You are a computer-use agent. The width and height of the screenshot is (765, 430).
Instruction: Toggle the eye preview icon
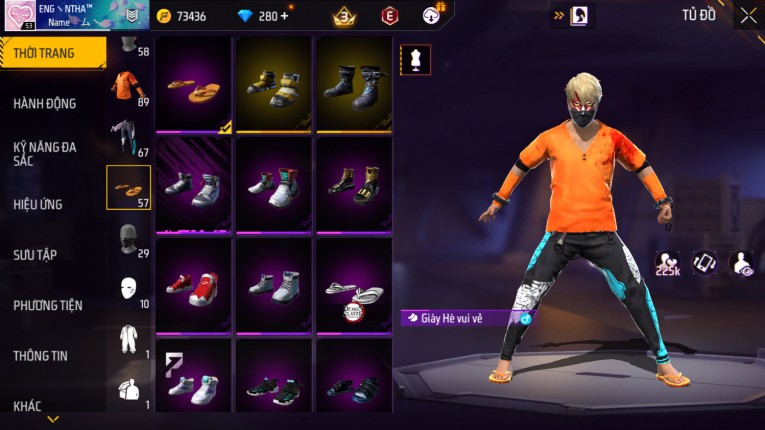[742, 263]
